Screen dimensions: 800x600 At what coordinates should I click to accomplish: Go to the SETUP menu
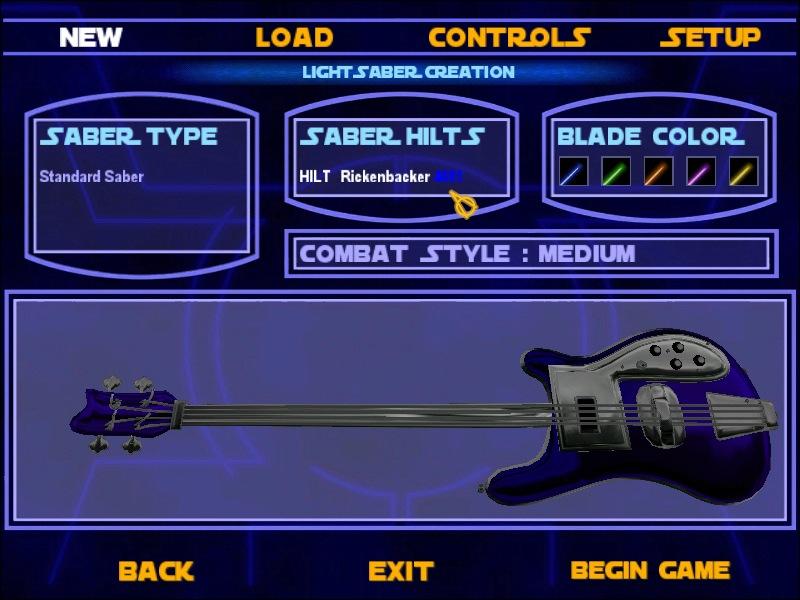(x=710, y=38)
